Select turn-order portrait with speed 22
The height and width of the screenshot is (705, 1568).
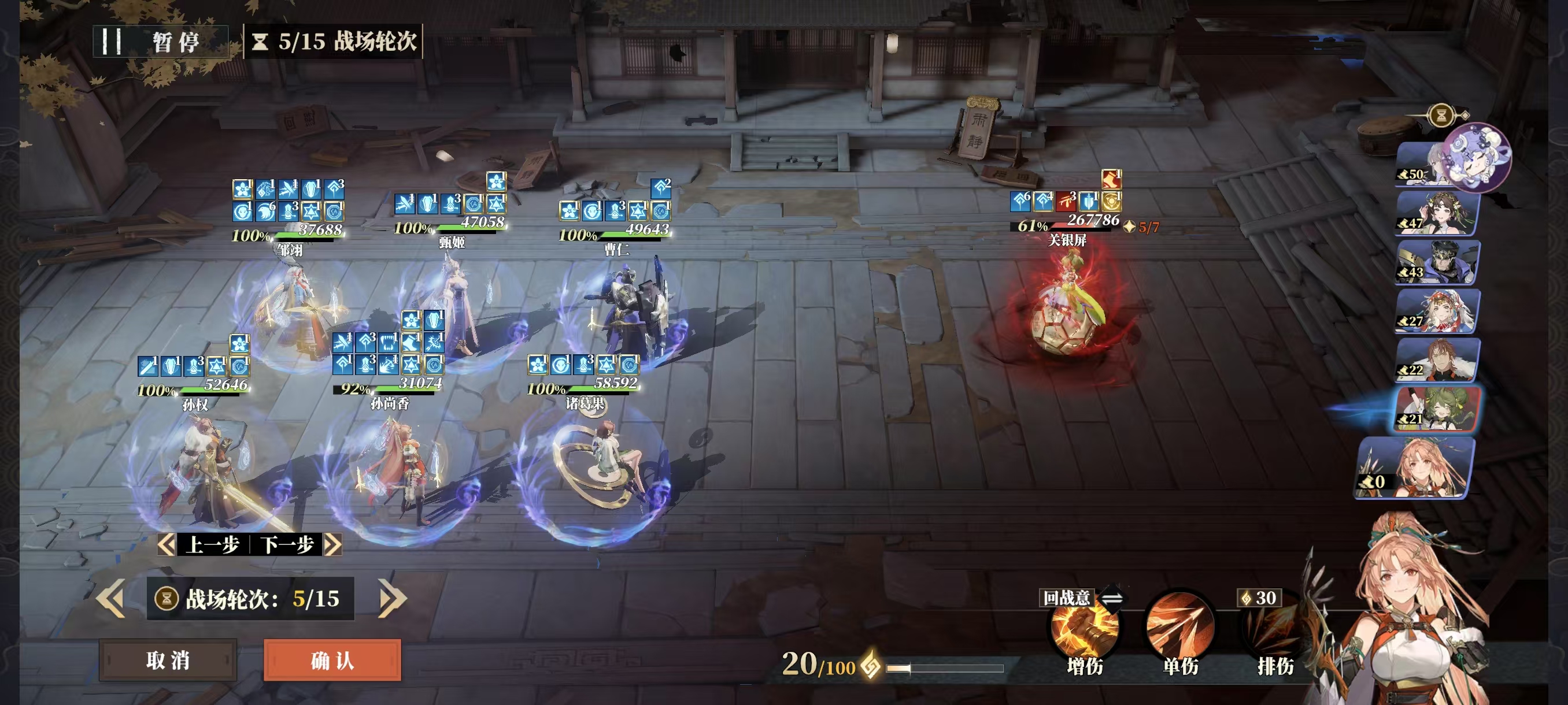tap(1437, 360)
